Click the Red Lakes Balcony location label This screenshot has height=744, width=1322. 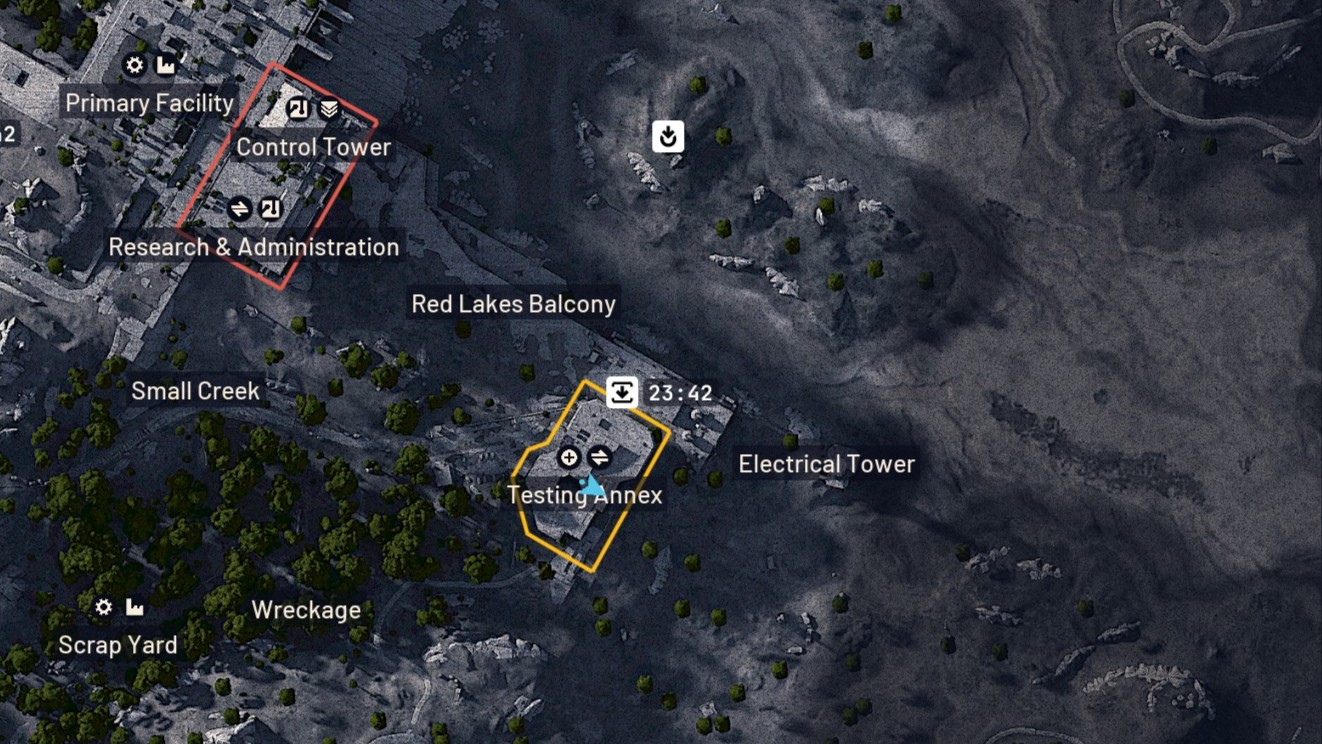514,304
